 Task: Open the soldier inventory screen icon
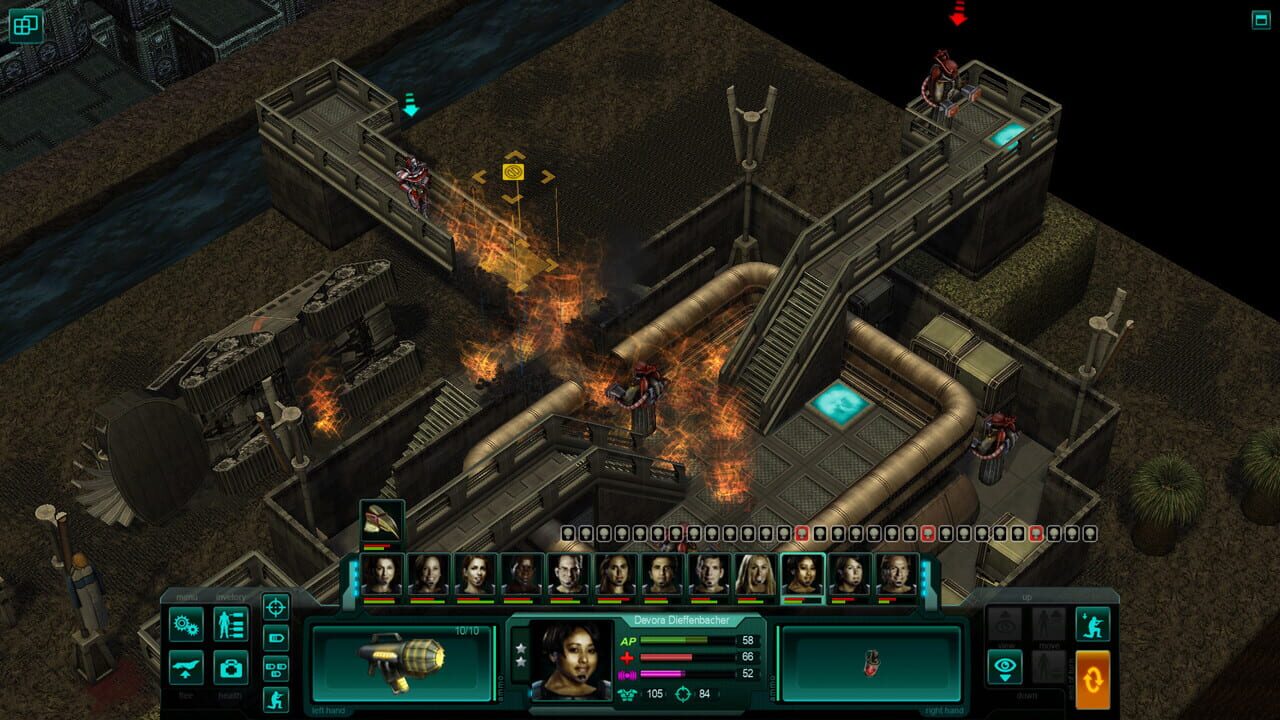229,624
